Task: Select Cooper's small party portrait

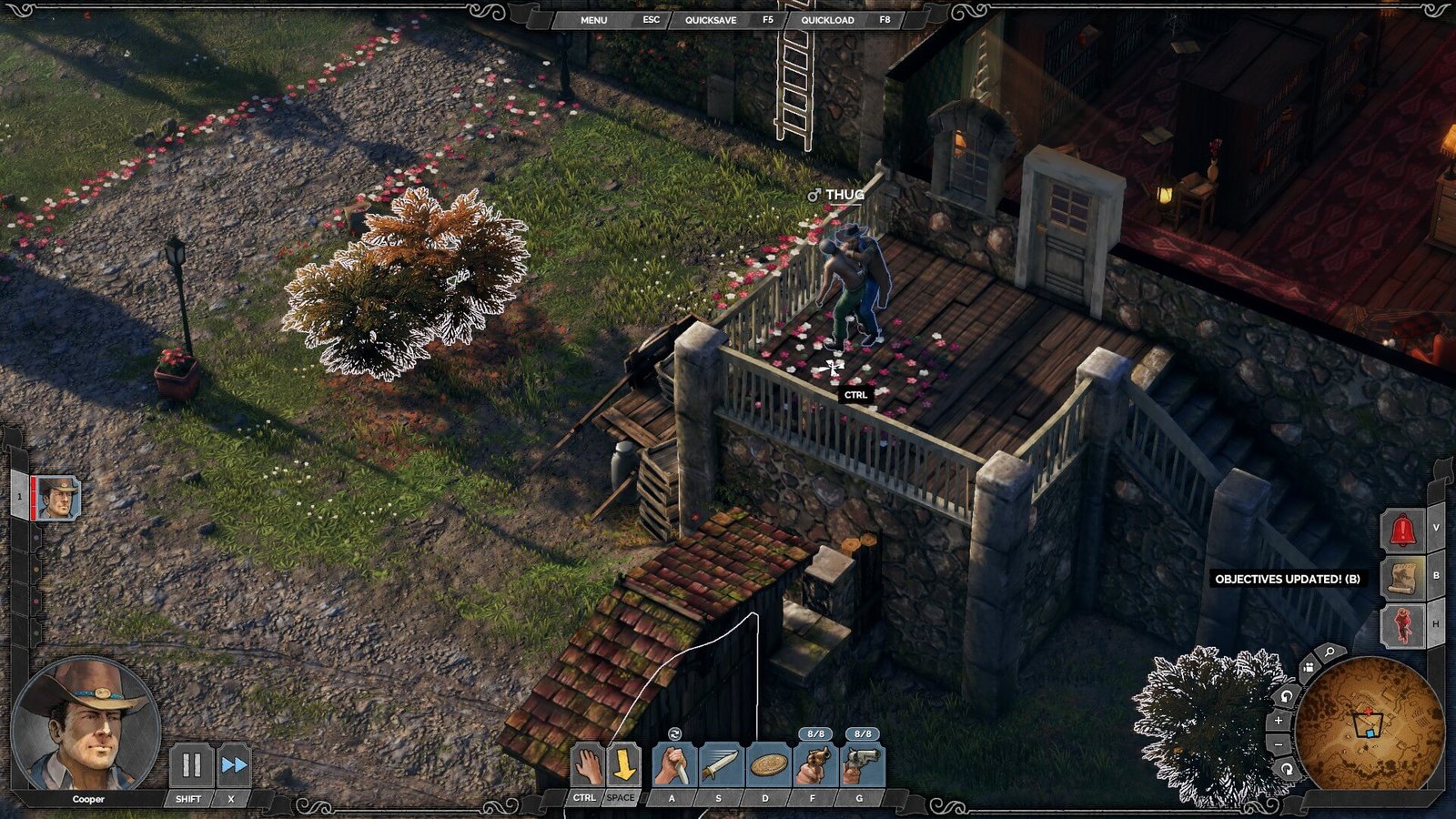Action: [58, 498]
